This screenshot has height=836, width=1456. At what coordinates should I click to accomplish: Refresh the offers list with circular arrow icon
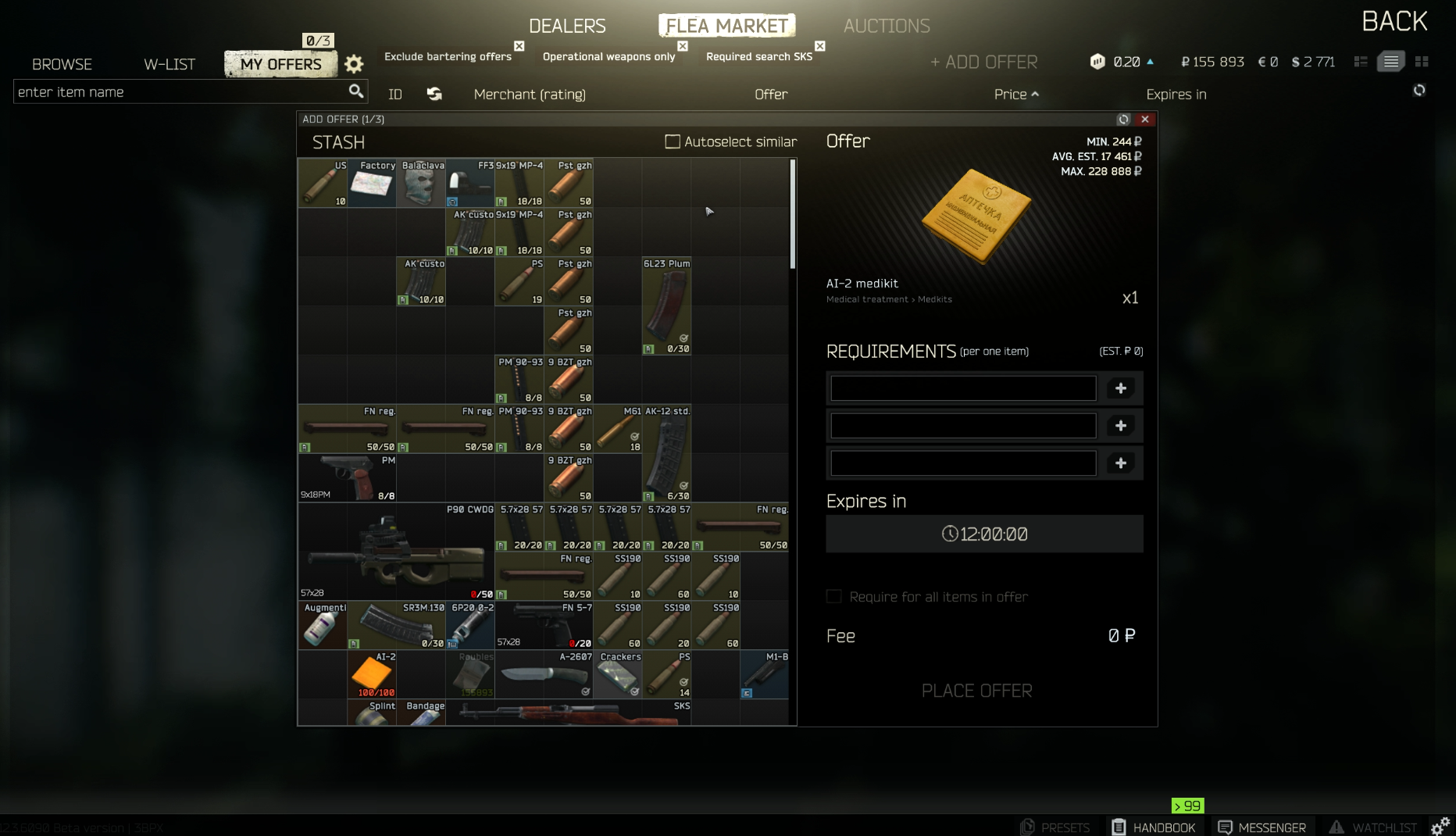click(x=1420, y=91)
